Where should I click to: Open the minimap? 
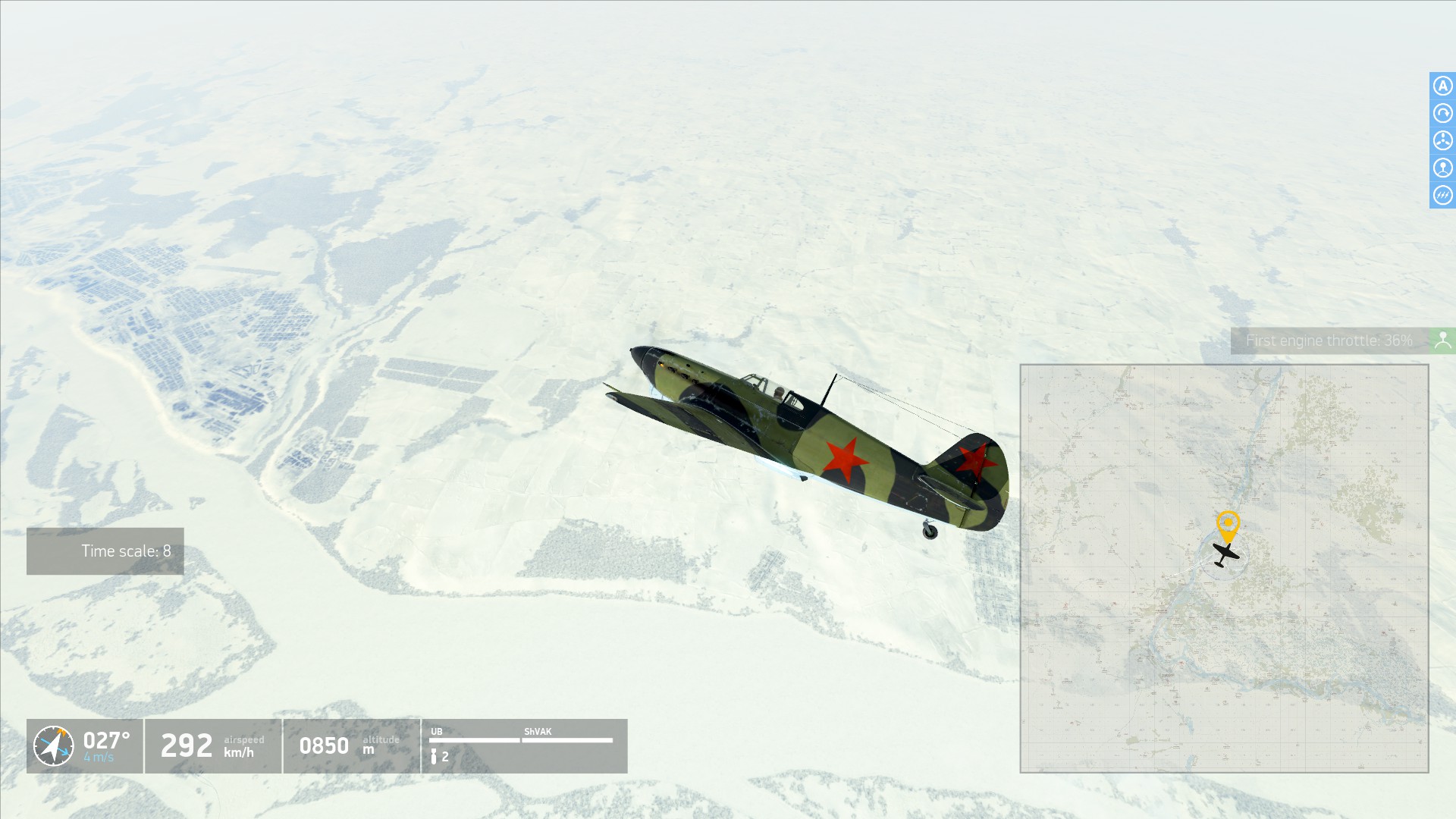tap(1224, 568)
